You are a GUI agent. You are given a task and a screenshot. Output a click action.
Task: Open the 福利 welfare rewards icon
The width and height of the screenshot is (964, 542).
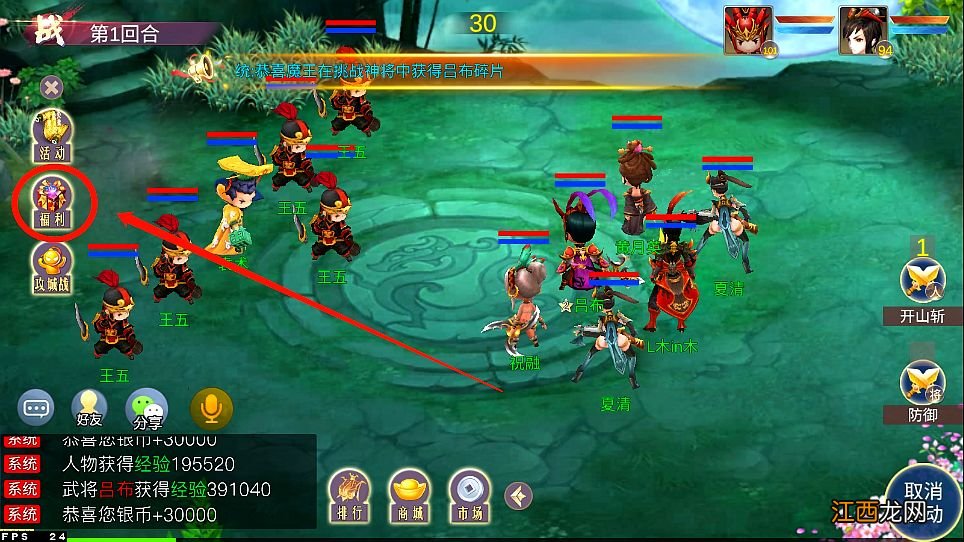(53, 201)
